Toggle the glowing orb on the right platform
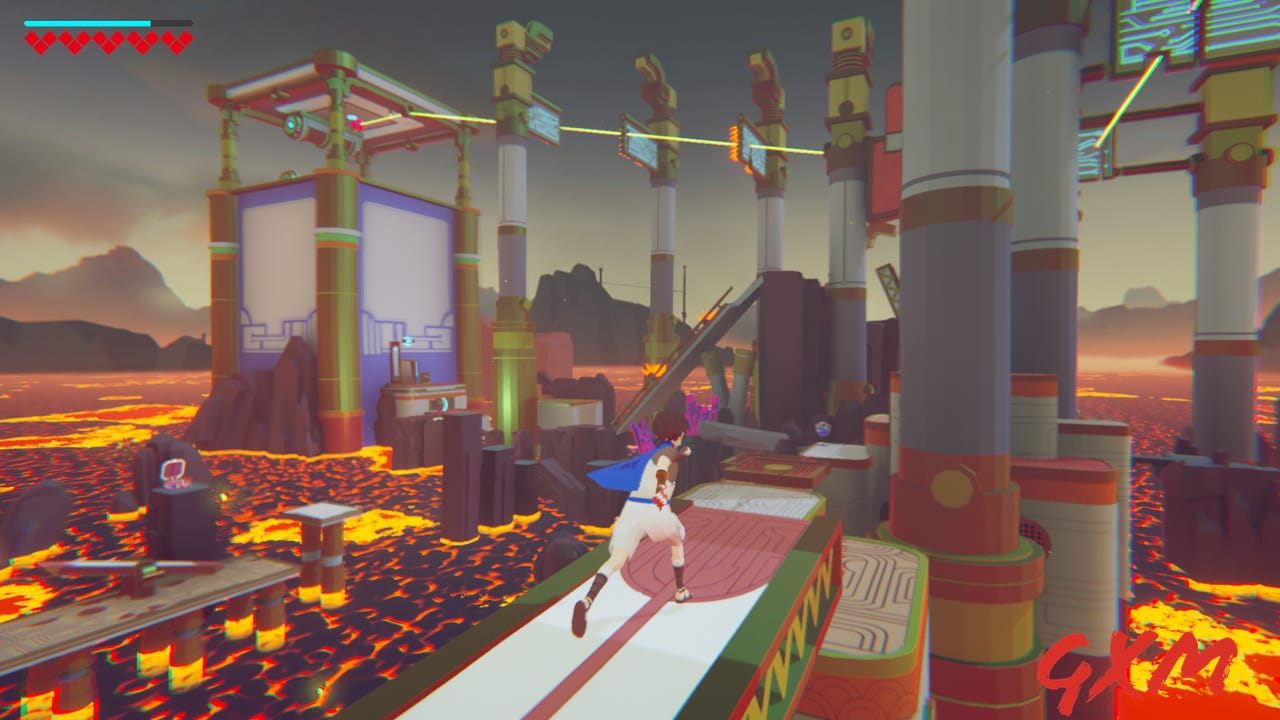Image resolution: width=1280 pixels, height=720 pixels. [824, 430]
